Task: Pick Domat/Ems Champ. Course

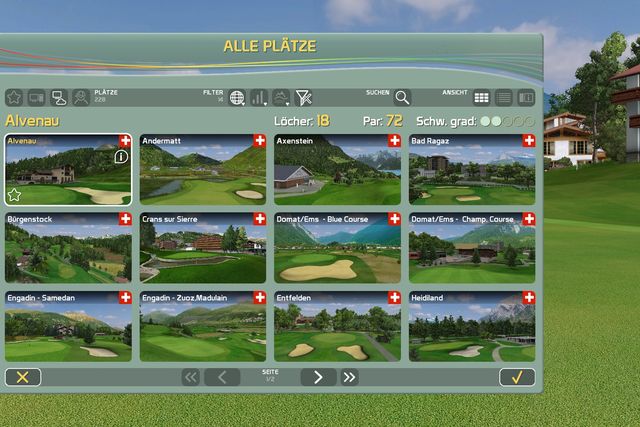Action: [x=471, y=250]
